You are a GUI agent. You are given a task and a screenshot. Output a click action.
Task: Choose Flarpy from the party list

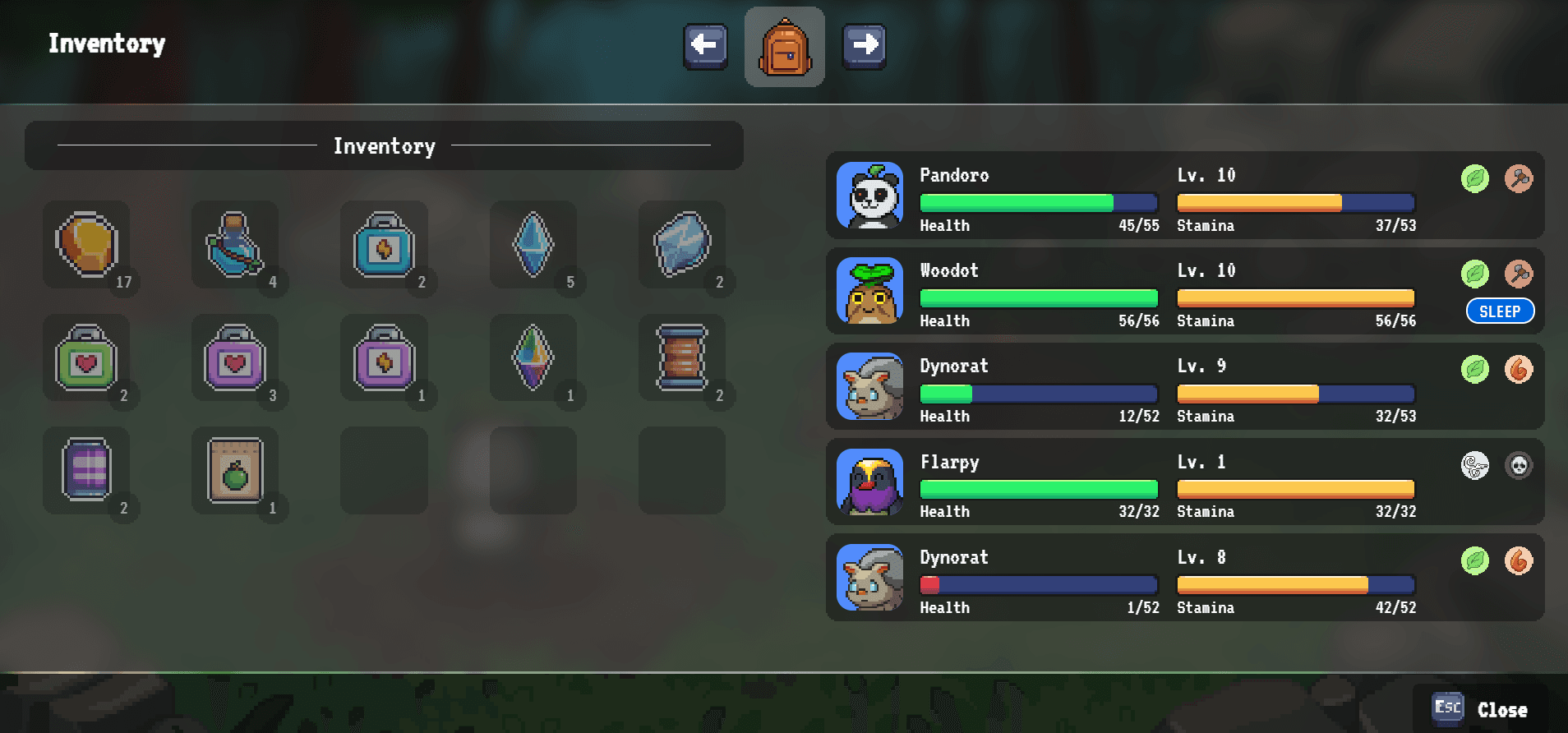pos(1184,482)
